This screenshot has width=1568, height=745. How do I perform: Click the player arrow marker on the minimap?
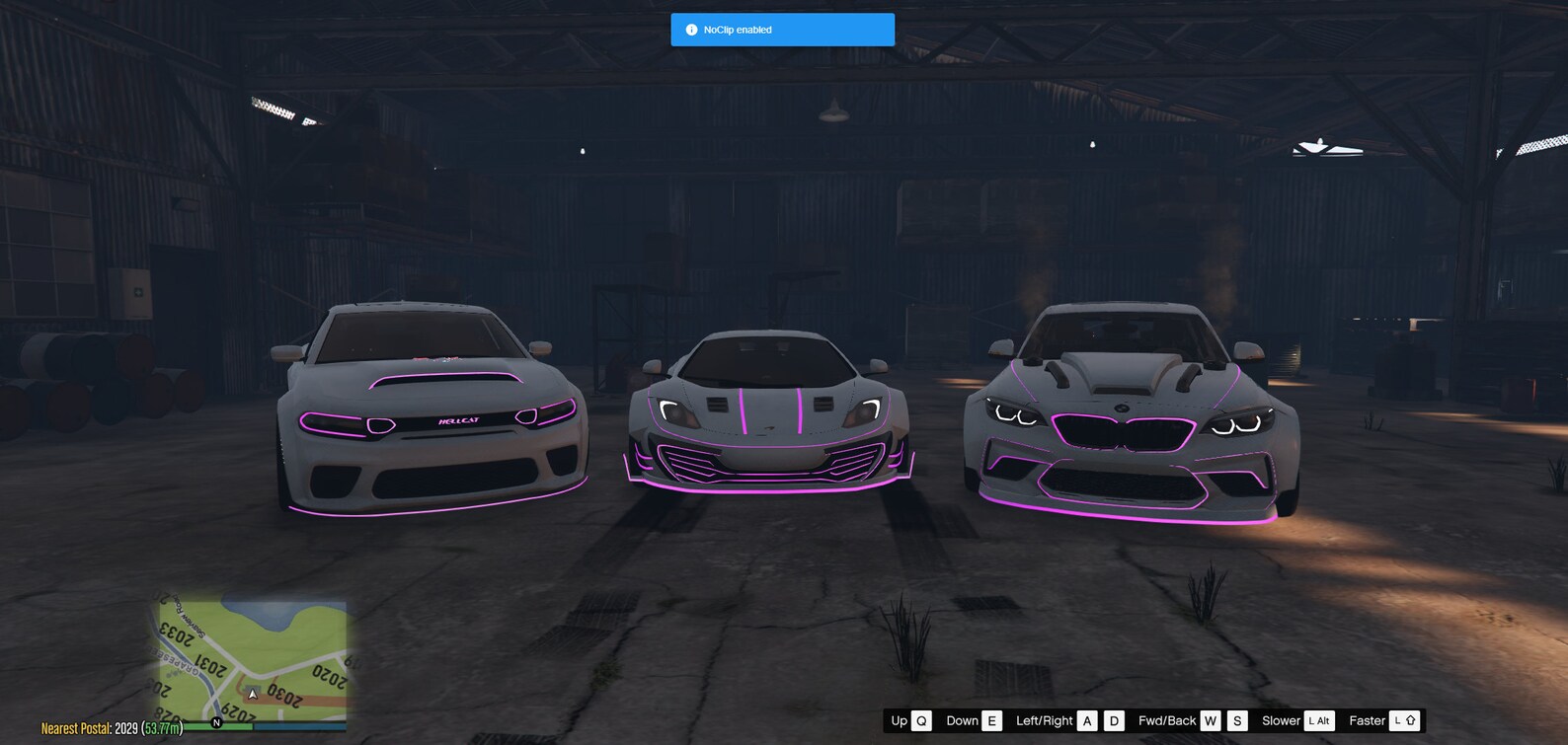point(253,695)
